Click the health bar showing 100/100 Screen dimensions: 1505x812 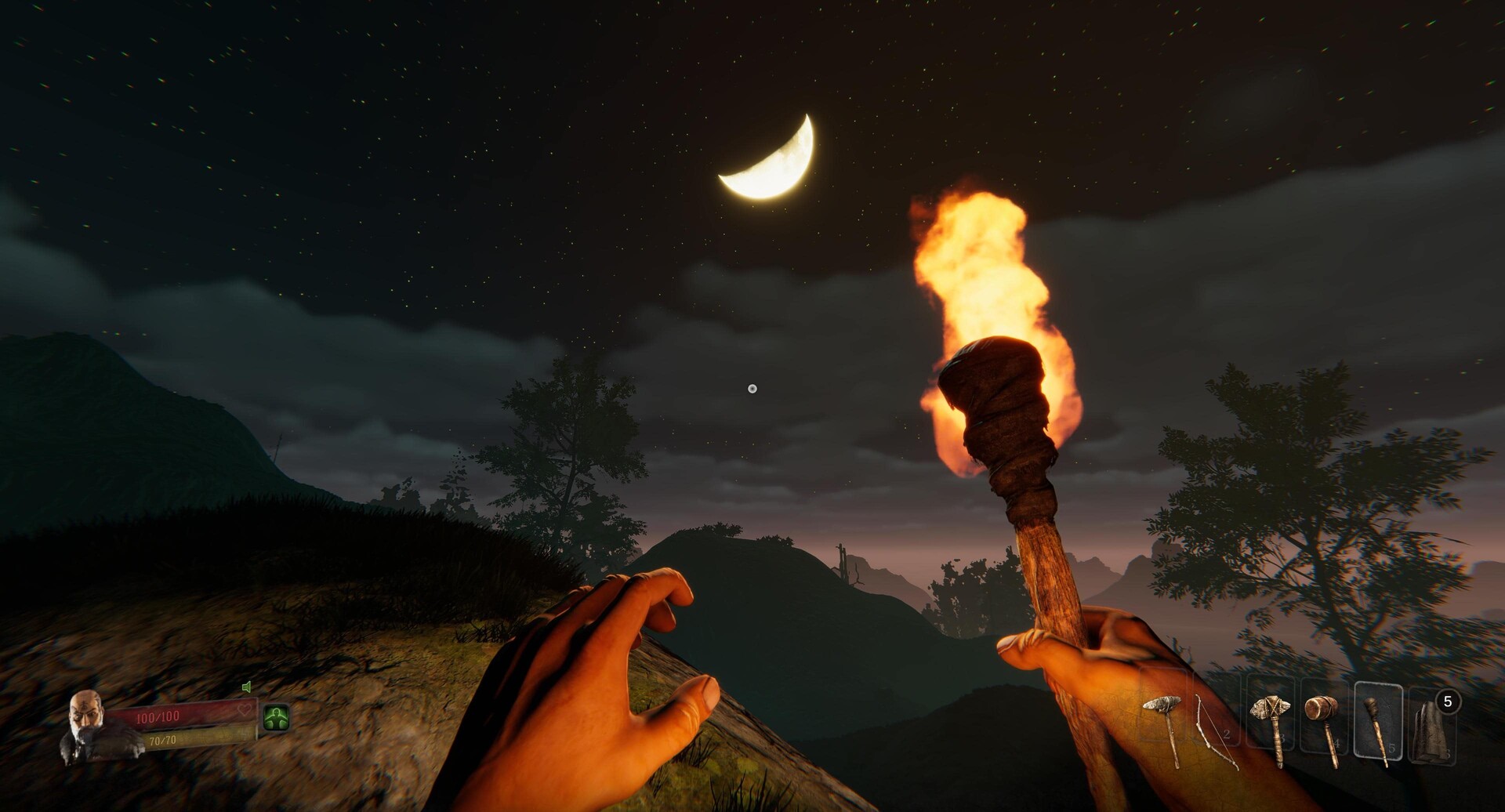(x=157, y=716)
